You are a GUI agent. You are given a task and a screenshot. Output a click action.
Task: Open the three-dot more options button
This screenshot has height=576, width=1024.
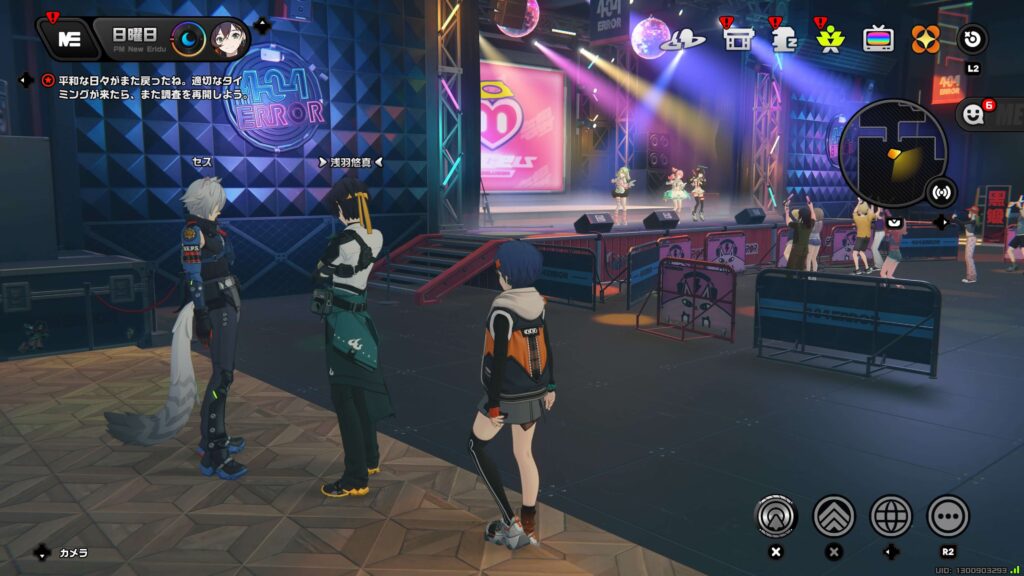[948, 516]
